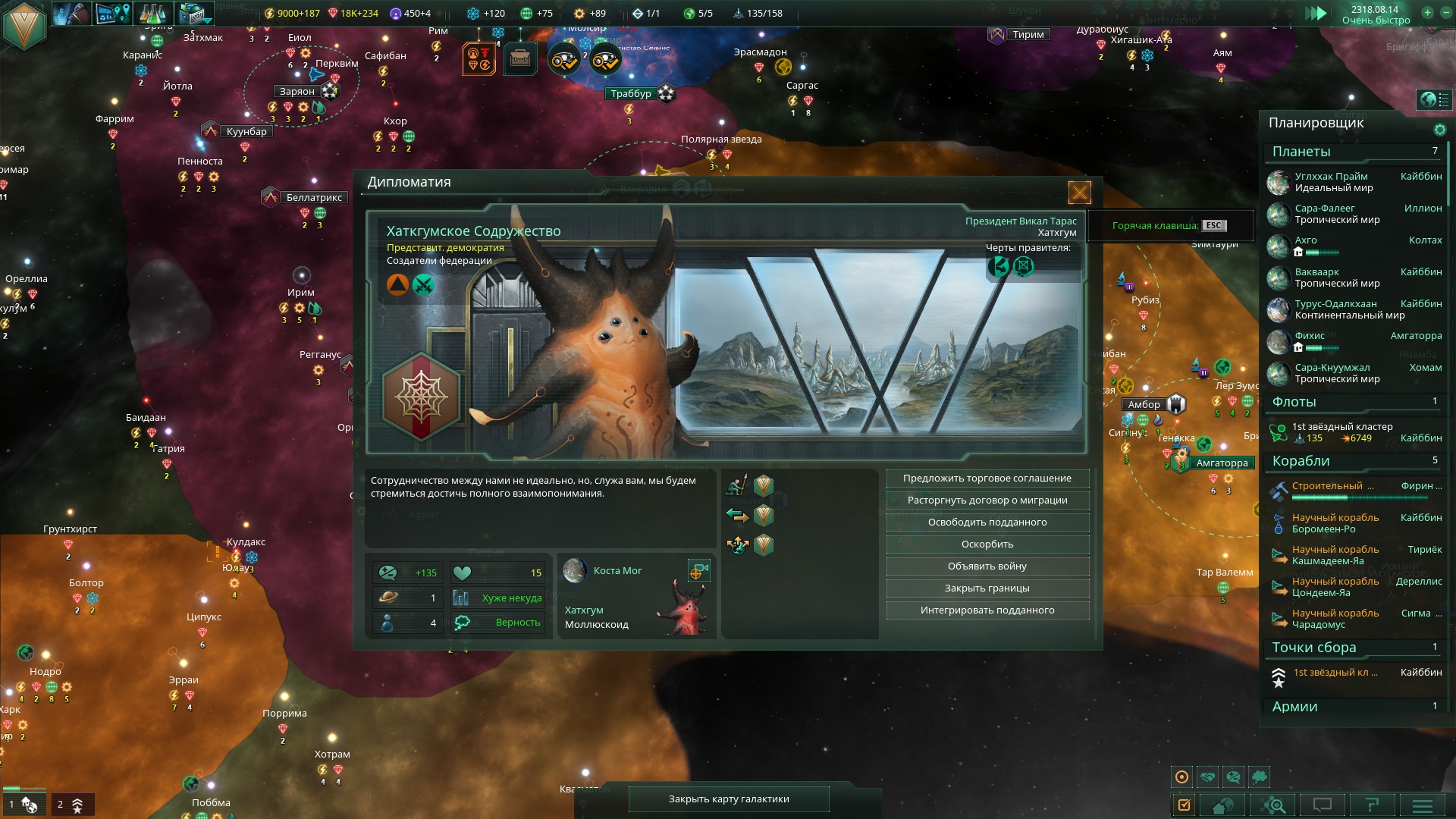Click 'Расторгнуть договор о миграции'
Screen dimensions: 1456x819
987,500
